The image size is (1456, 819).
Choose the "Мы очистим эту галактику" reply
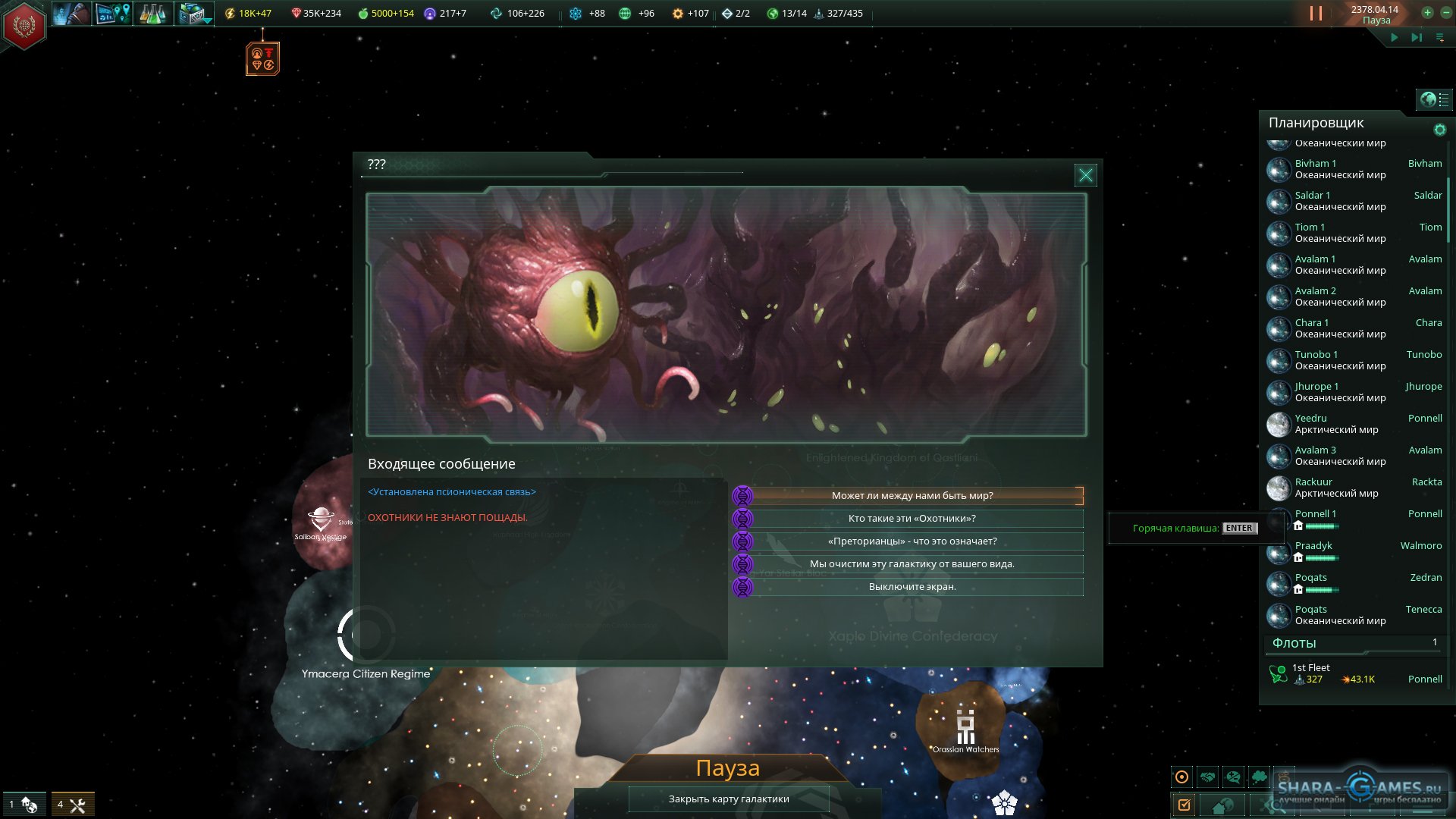(x=912, y=564)
